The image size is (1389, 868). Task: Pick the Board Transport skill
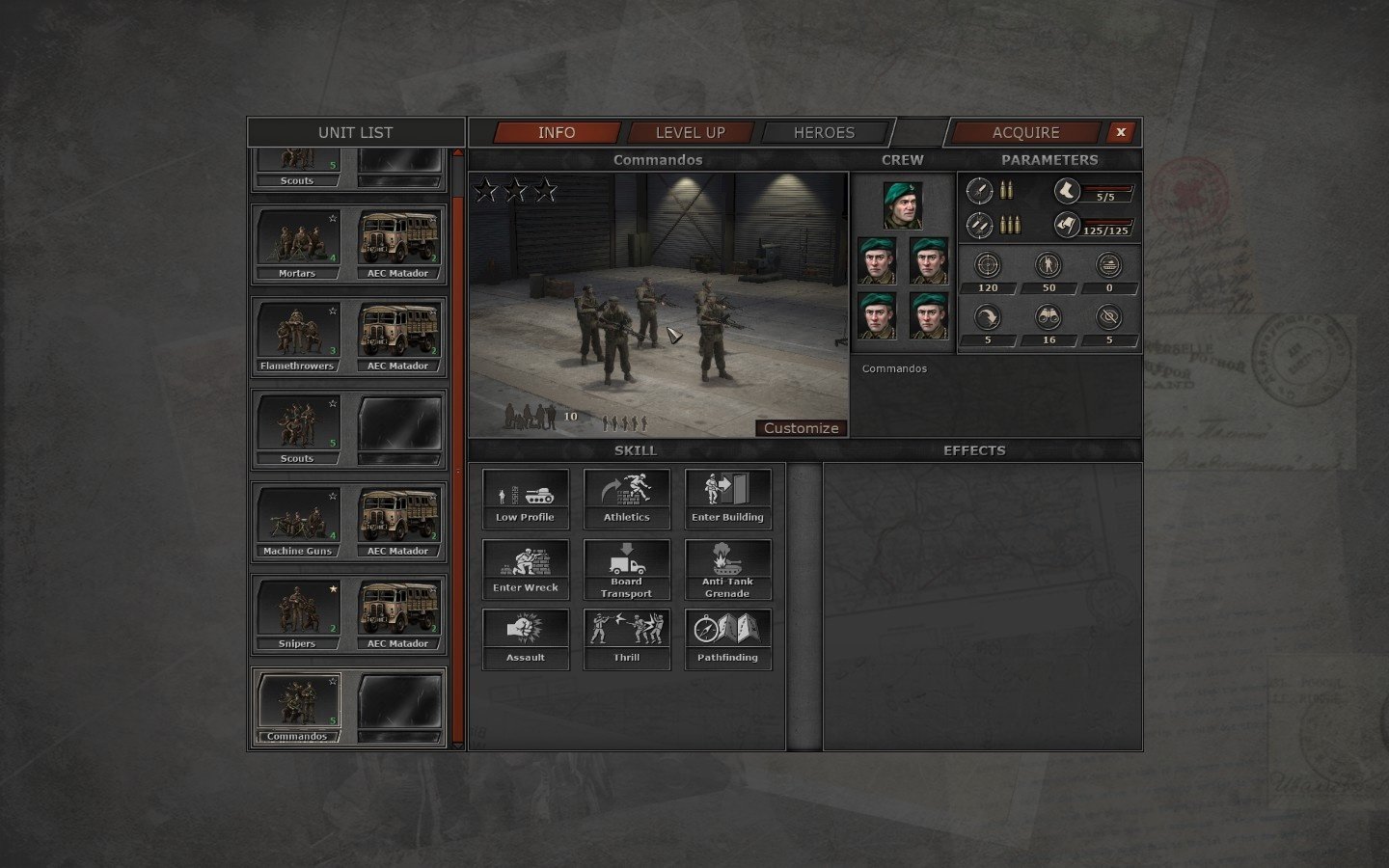[x=627, y=569]
